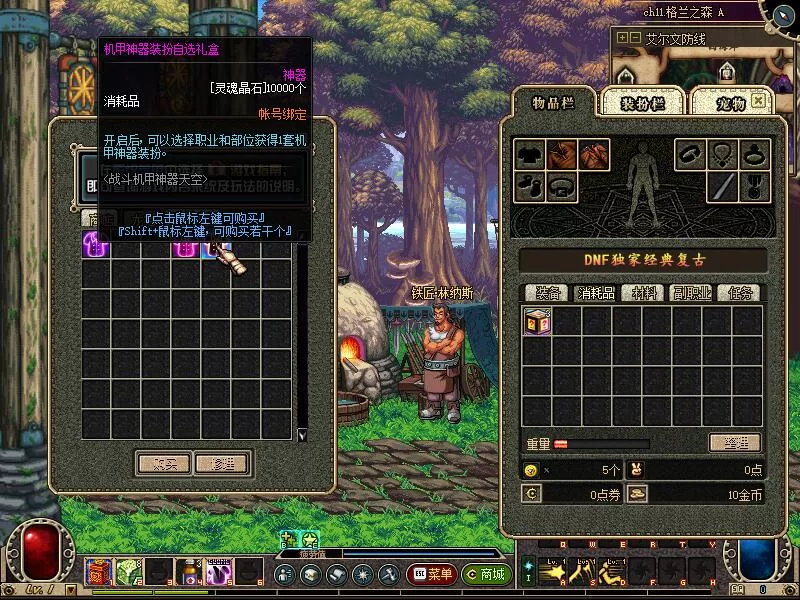Open the 商城 mall shop
Viewport: 800px width, 600px height.
486,574
